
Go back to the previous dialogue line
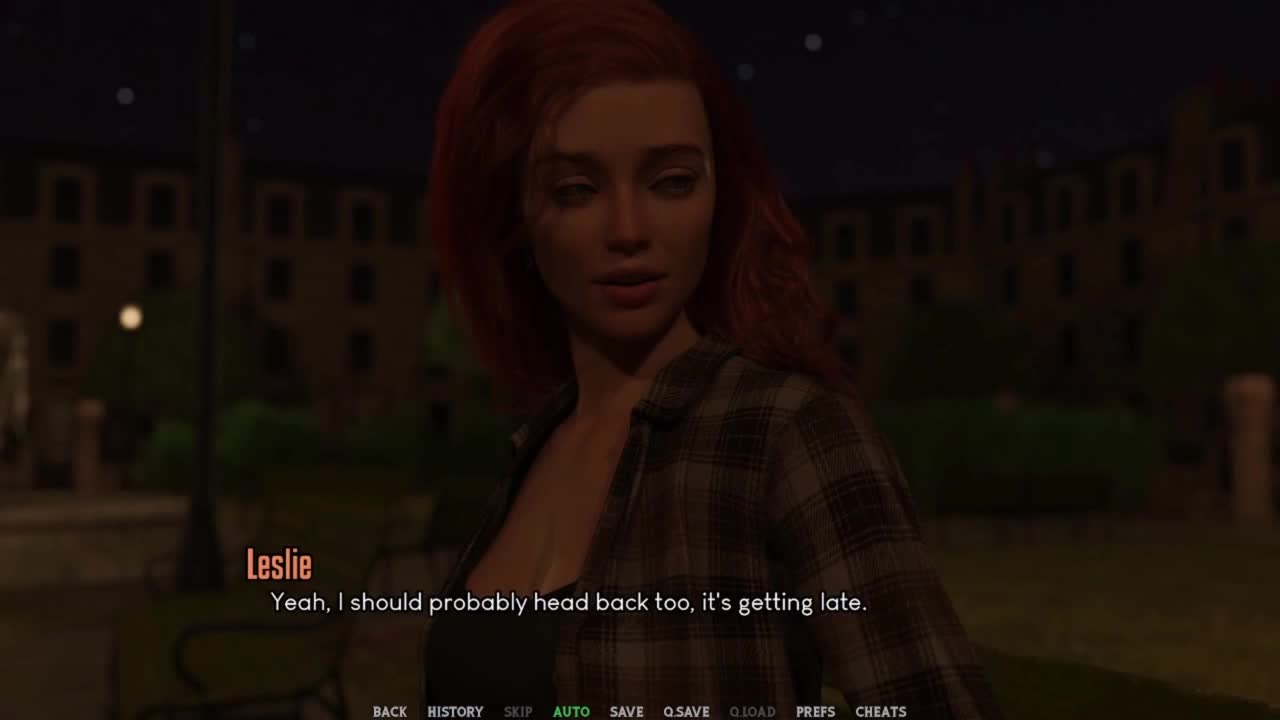pyautogui.click(x=389, y=711)
